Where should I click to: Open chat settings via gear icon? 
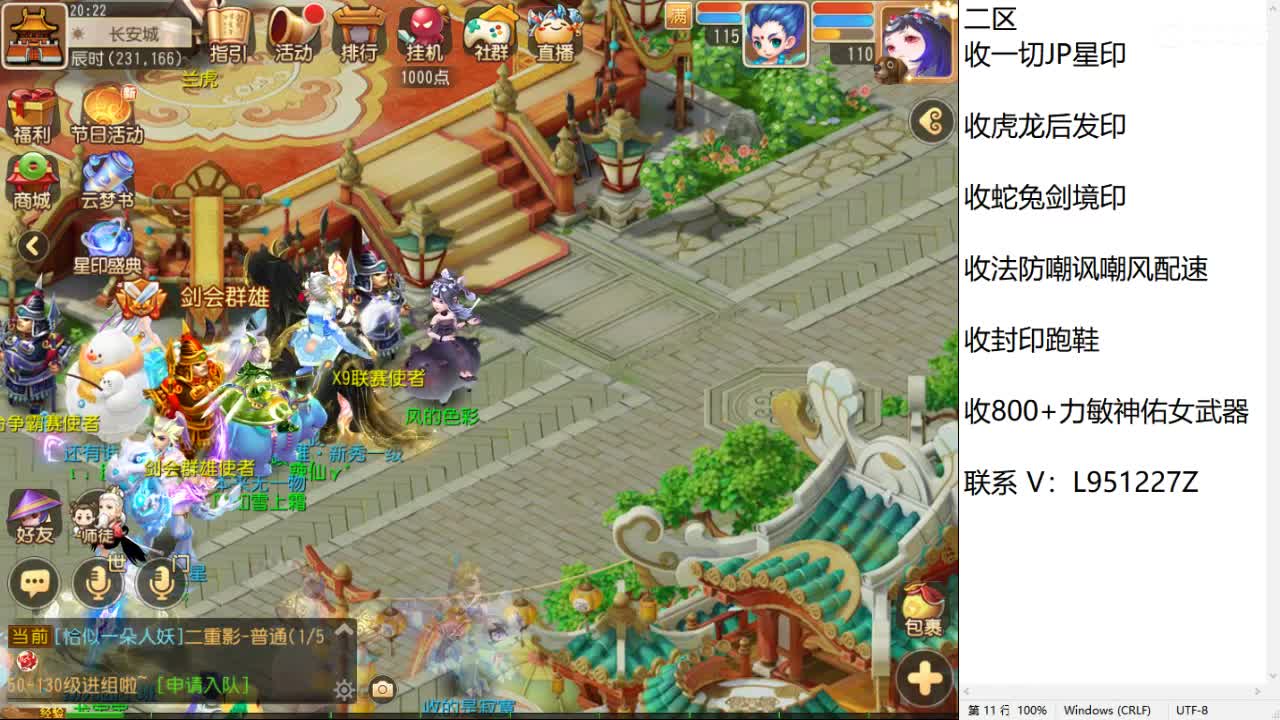point(342,689)
